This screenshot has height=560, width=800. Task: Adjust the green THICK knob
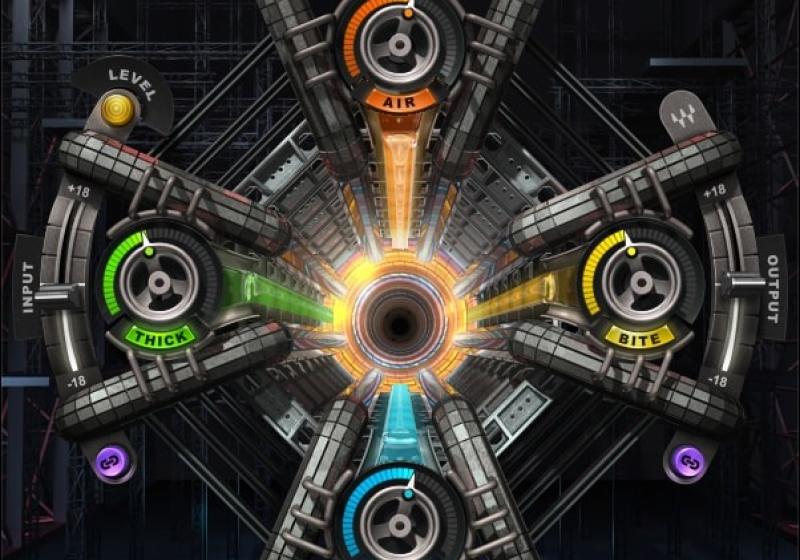tap(159, 280)
